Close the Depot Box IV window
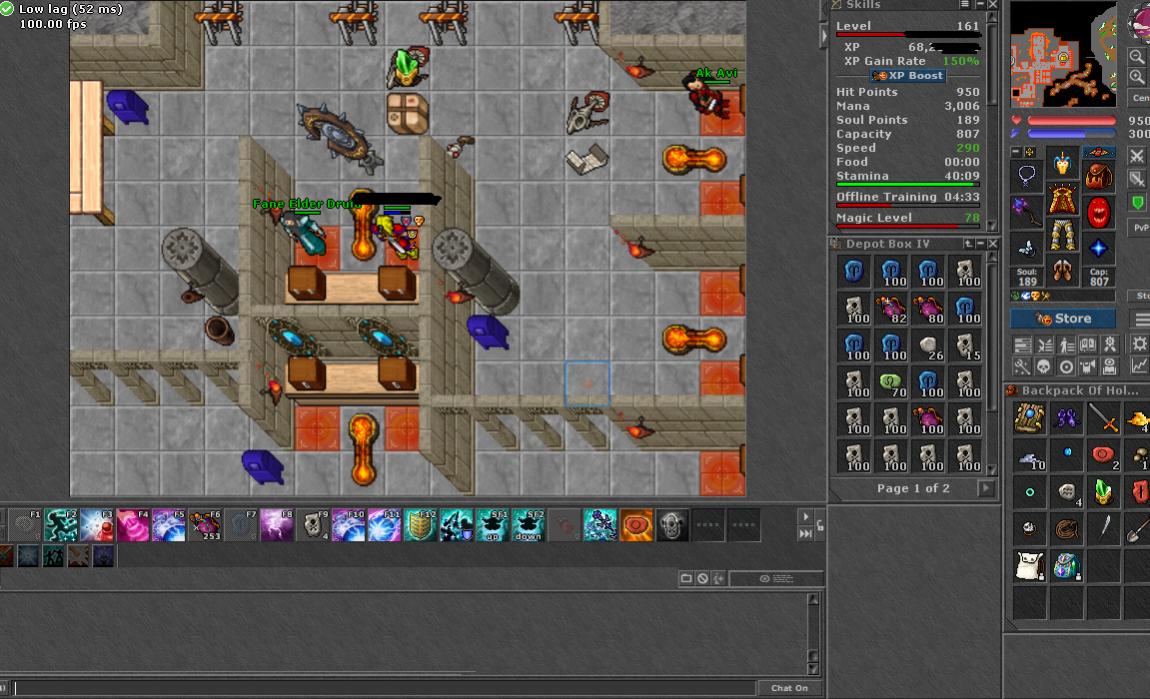Viewport: 1150px width, 699px height. tap(992, 244)
